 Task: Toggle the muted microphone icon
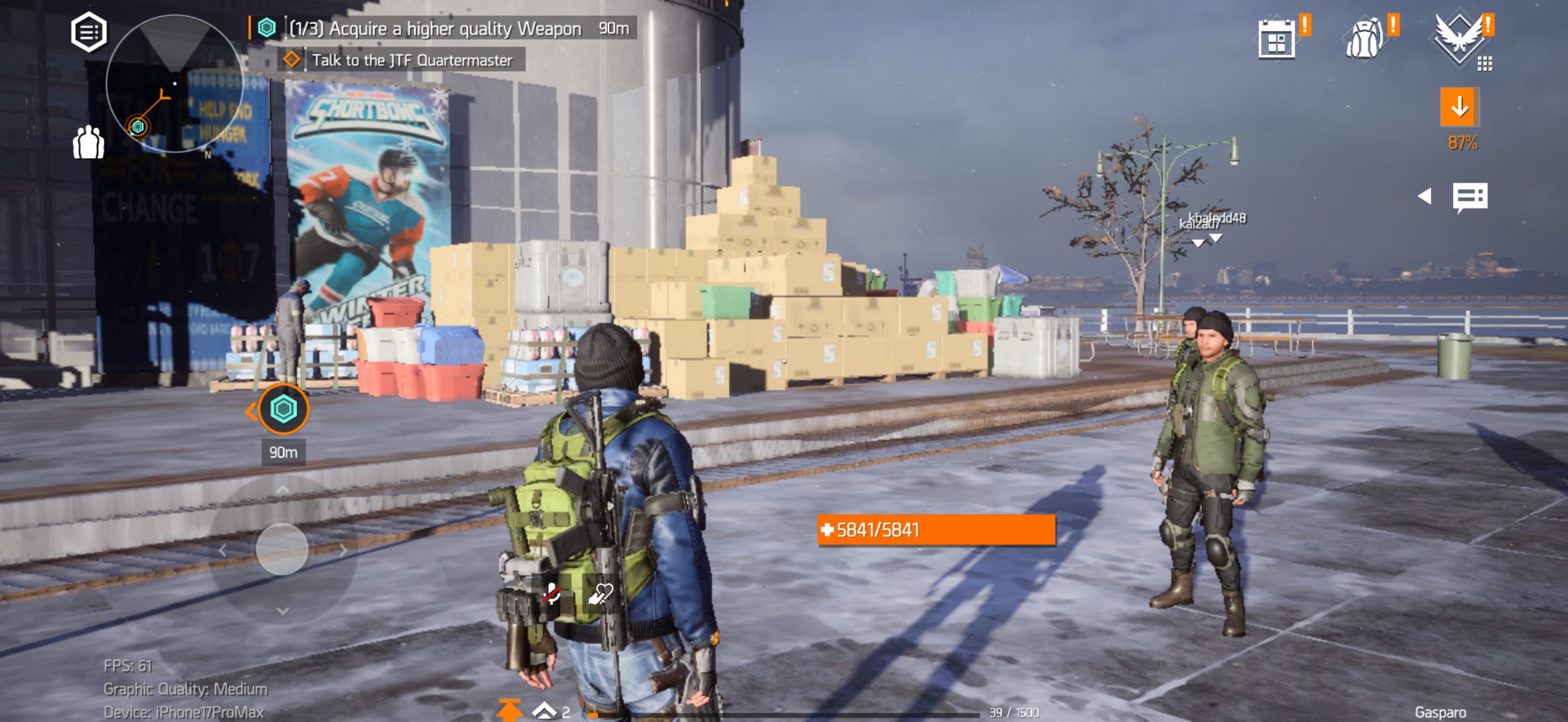click(552, 593)
